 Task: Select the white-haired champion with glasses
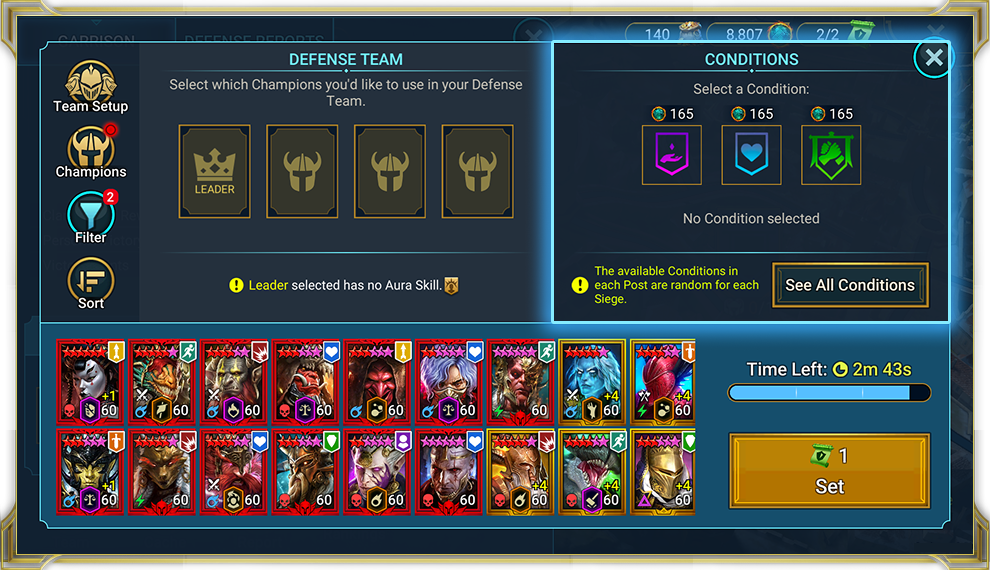pos(450,382)
